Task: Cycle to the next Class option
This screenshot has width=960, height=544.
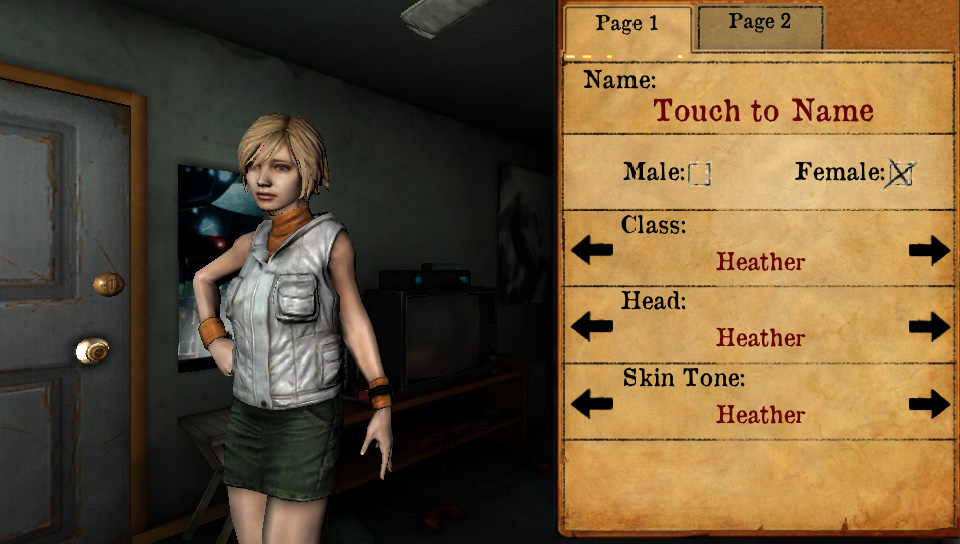Action: 929,250
